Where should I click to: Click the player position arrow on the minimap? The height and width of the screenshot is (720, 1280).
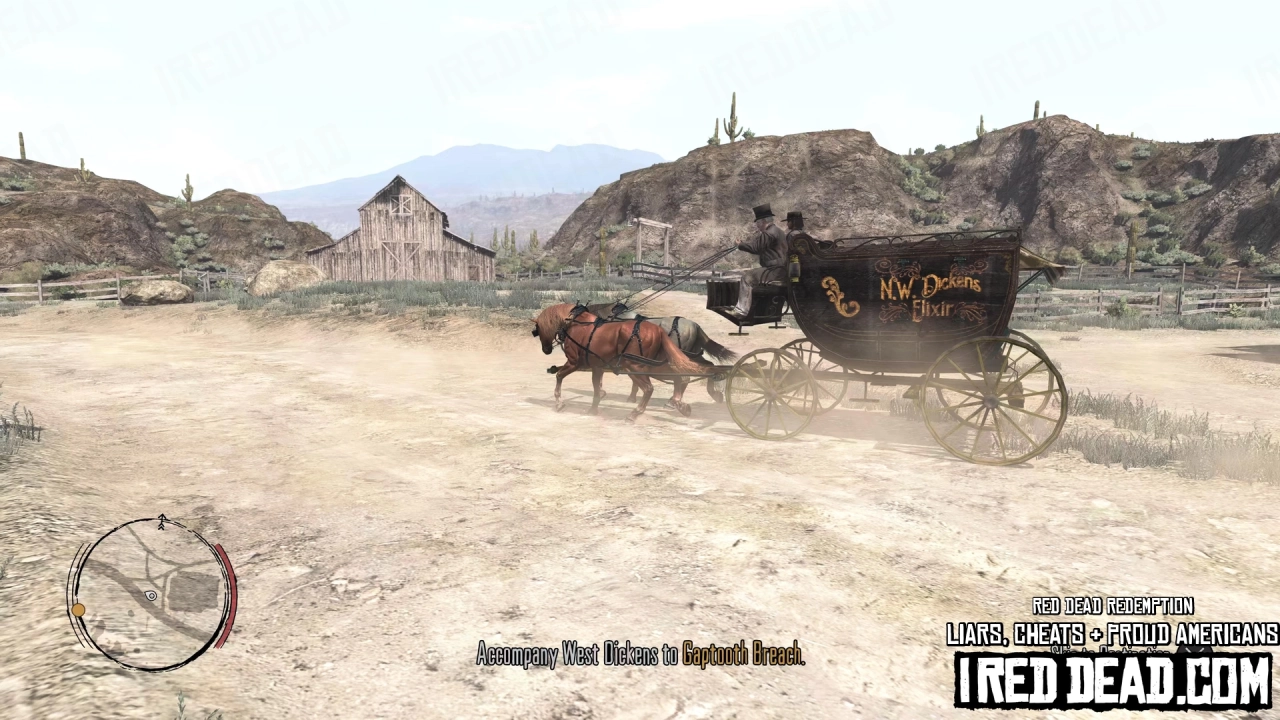pyautogui.click(x=150, y=596)
